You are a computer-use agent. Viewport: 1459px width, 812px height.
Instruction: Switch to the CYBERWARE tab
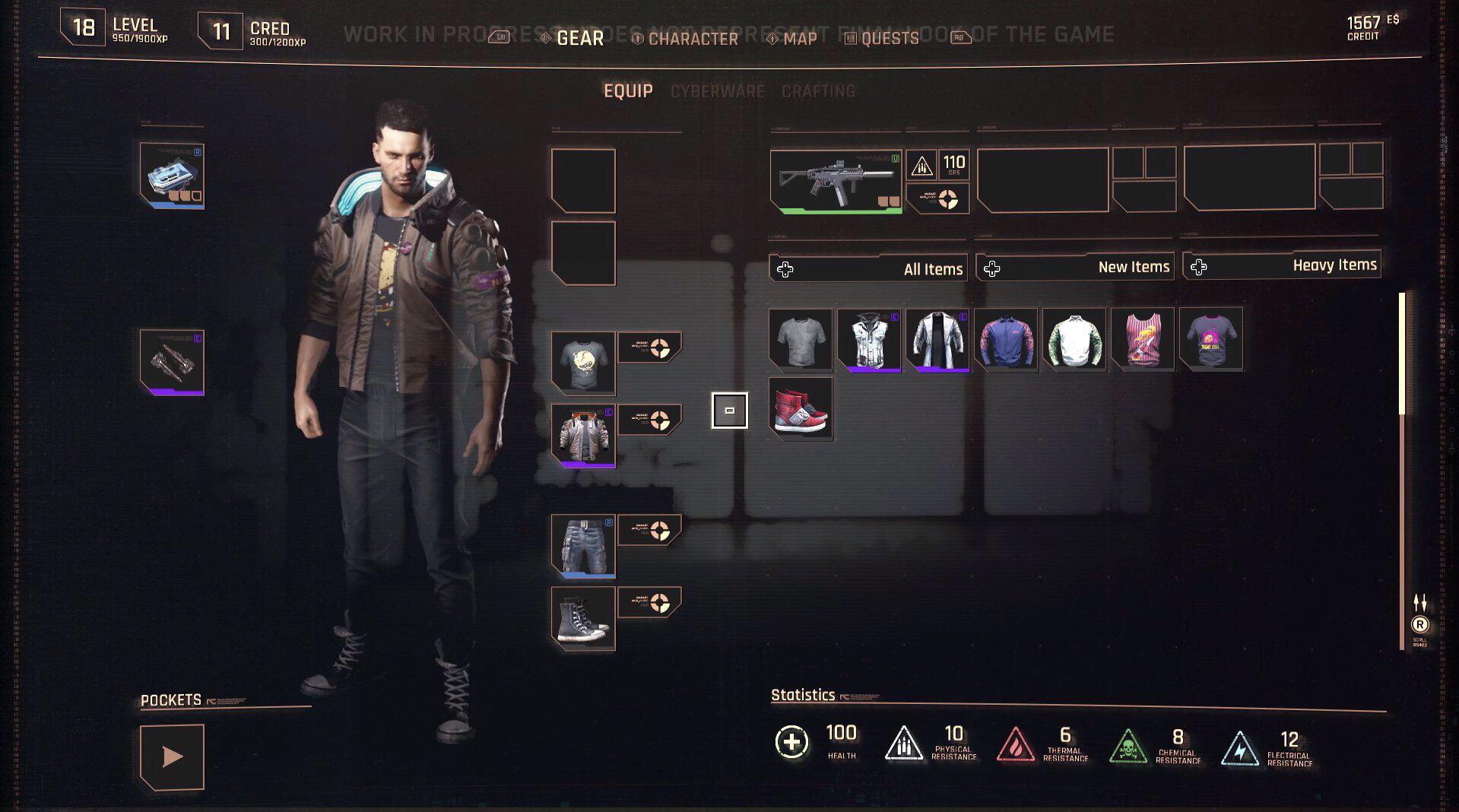pyautogui.click(x=717, y=91)
